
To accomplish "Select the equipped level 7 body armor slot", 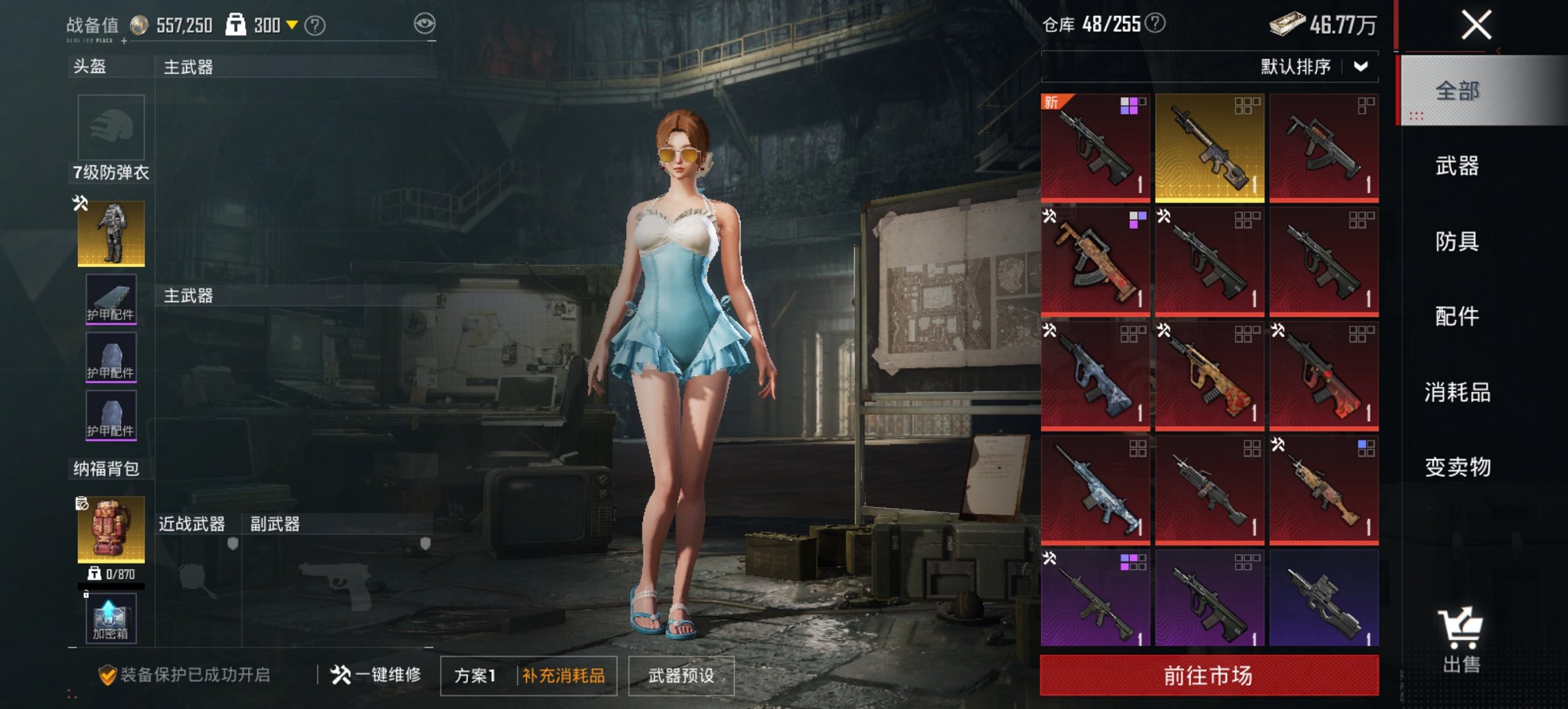I will (x=111, y=233).
